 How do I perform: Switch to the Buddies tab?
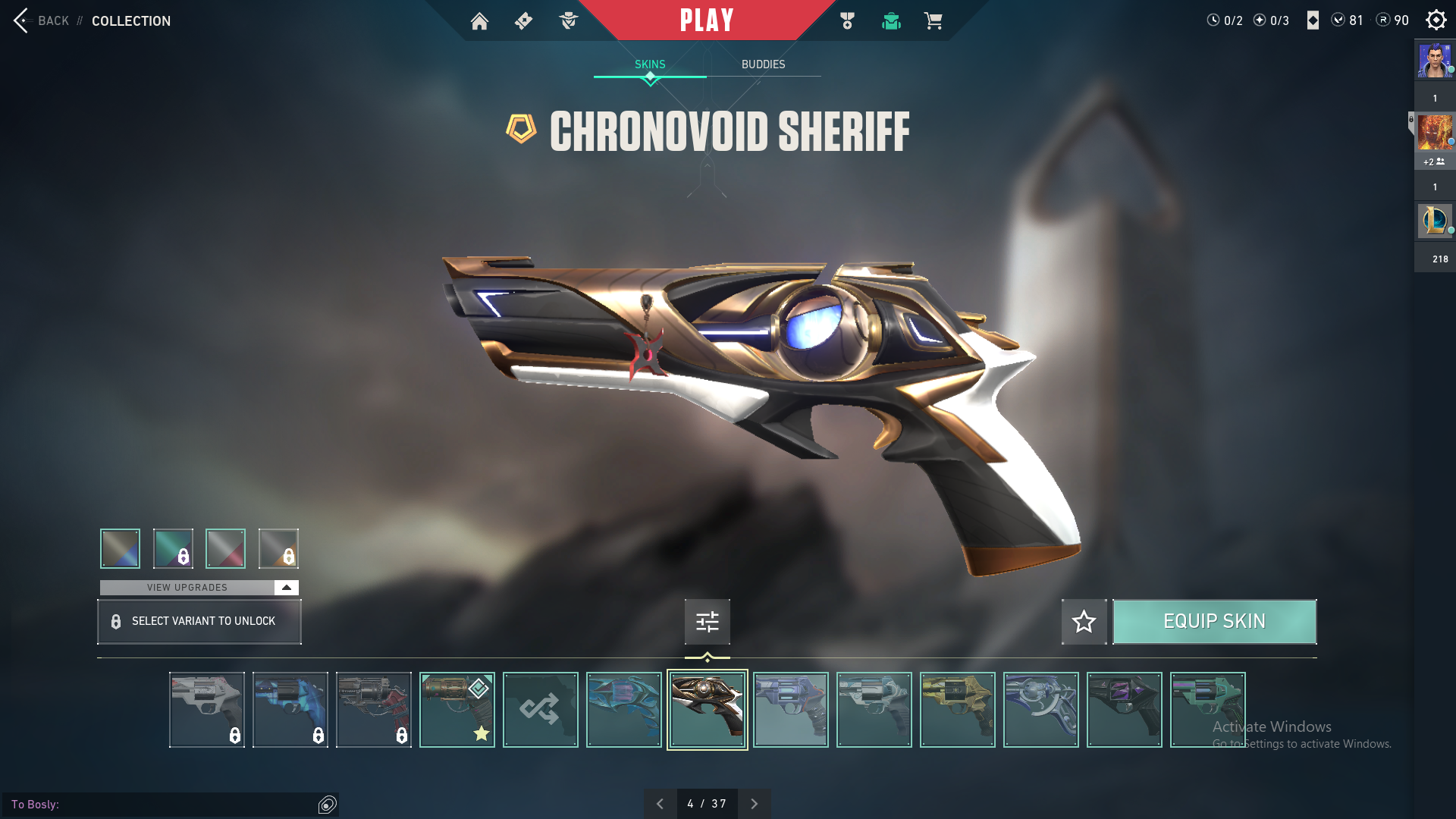point(763,64)
